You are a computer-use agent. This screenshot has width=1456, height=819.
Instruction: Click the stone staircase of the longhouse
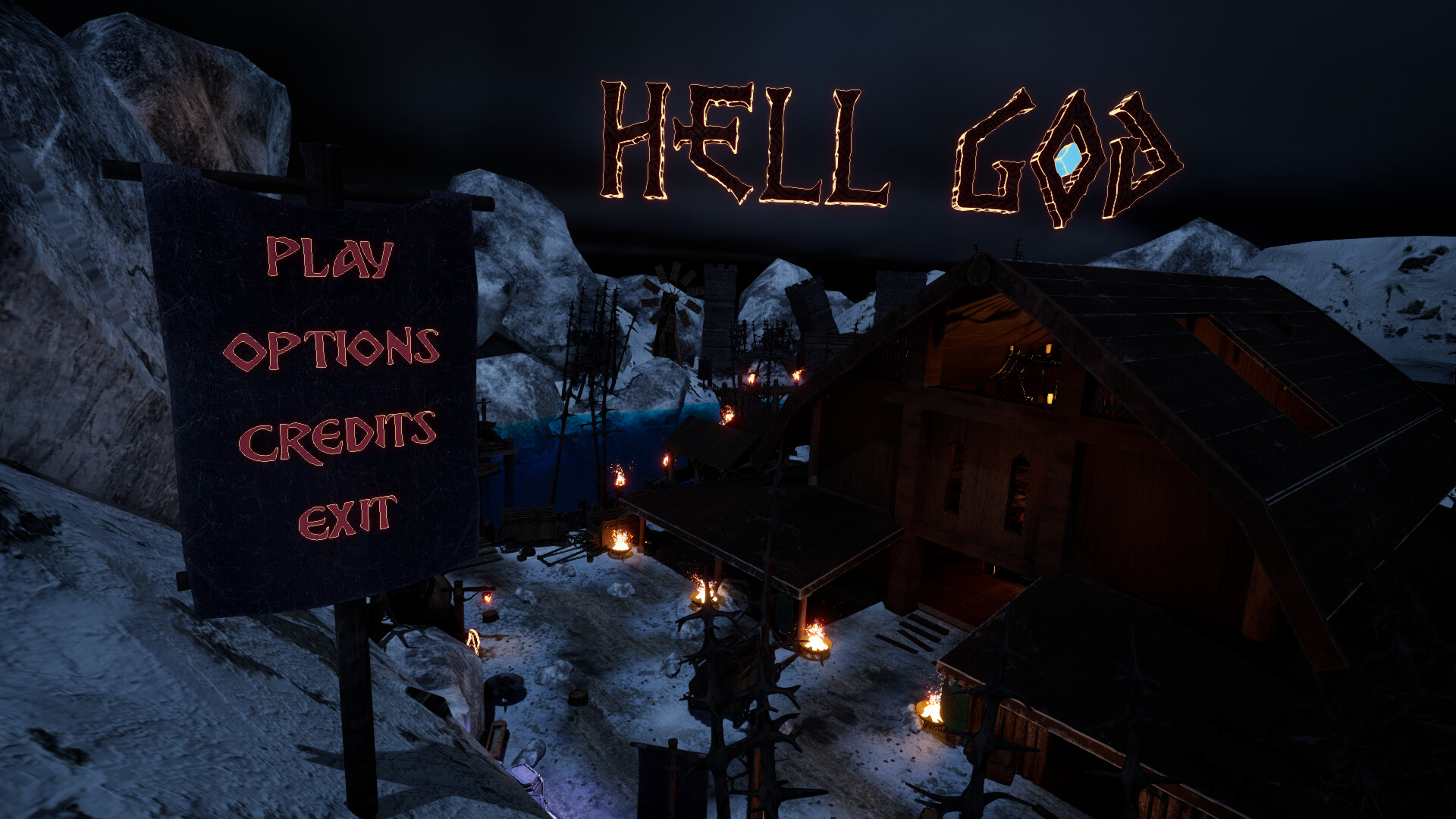(910, 629)
